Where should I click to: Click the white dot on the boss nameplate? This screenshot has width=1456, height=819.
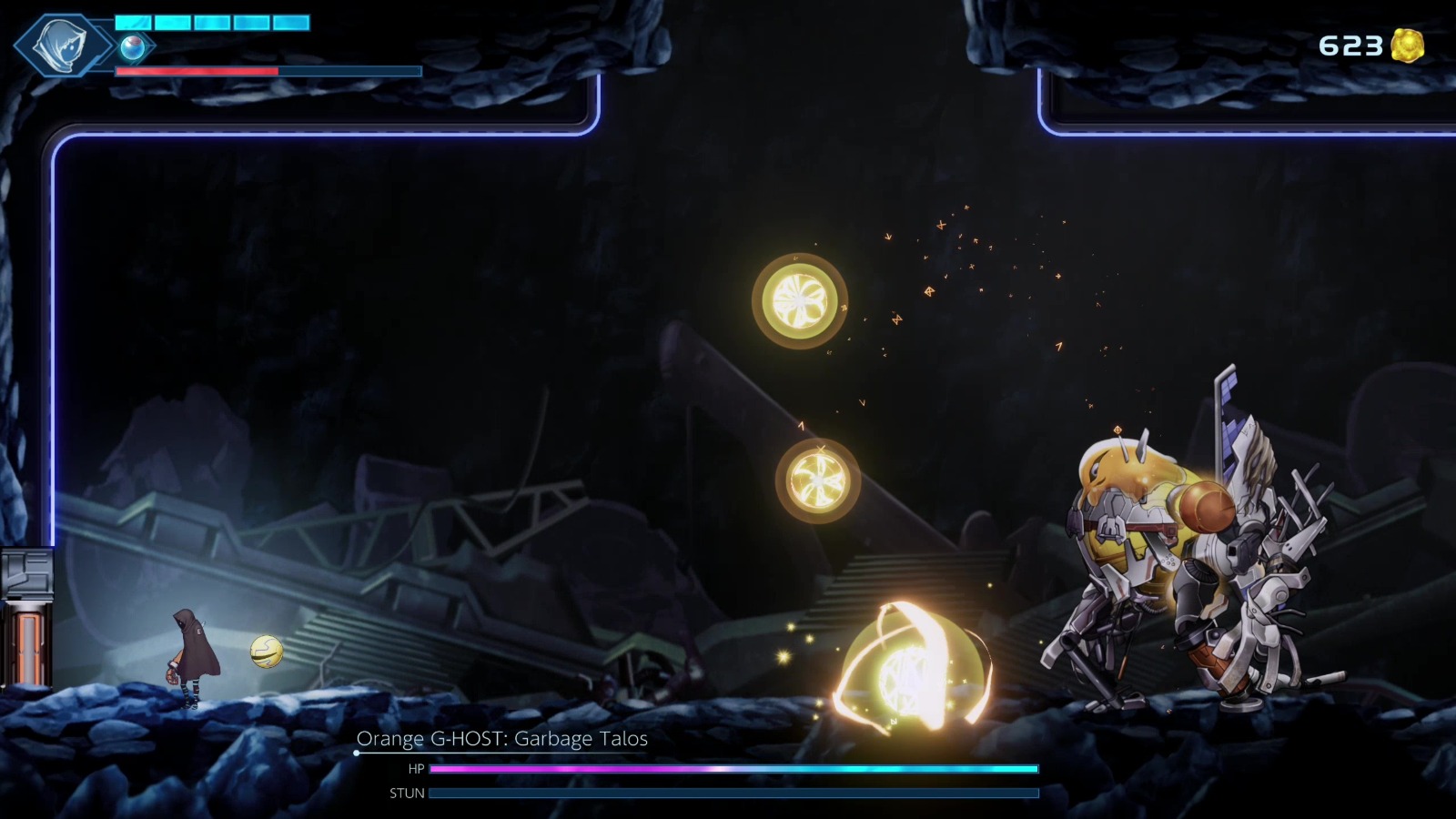(355, 754)
